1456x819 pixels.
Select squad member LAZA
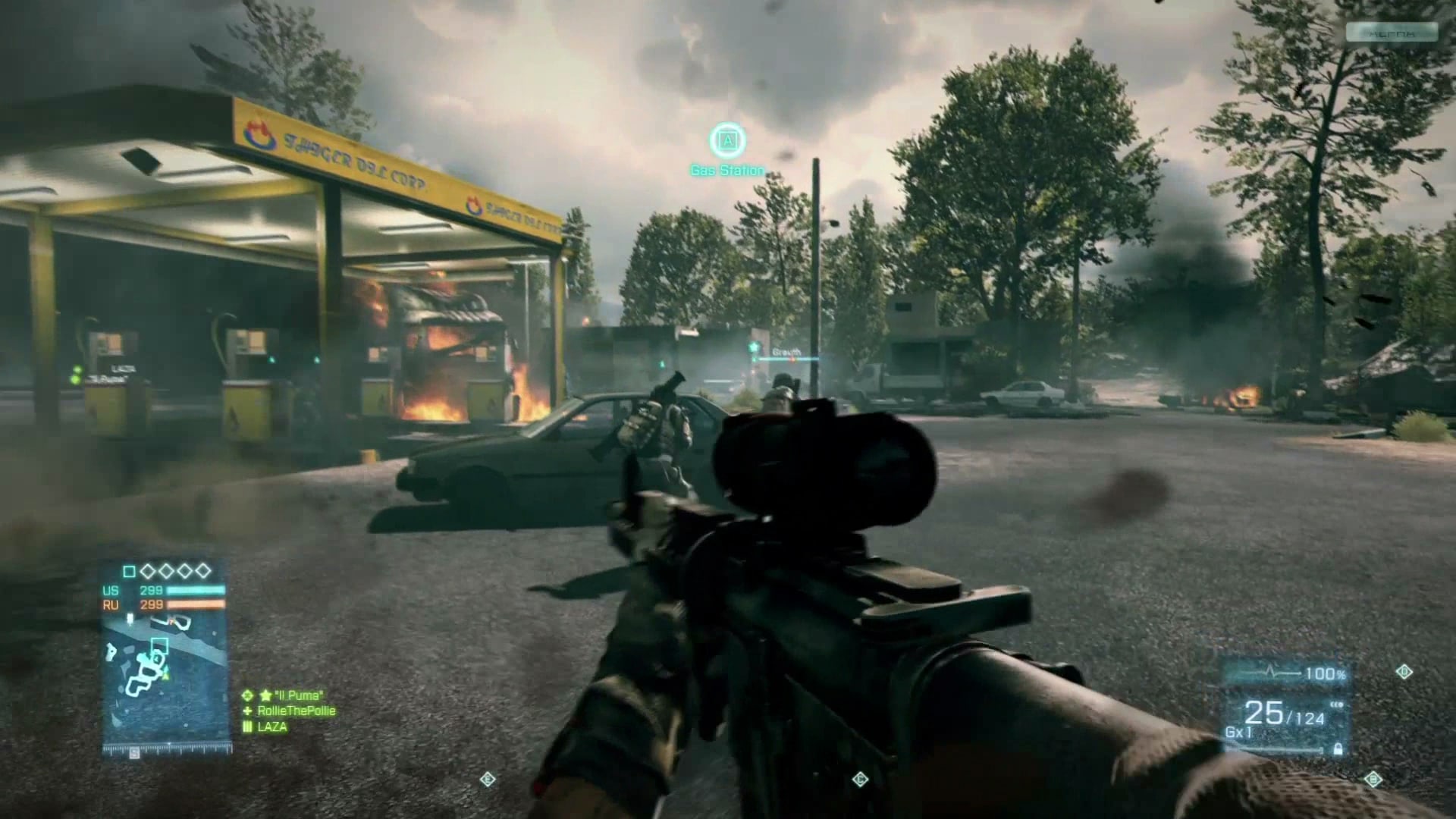[x=271, y=727]
